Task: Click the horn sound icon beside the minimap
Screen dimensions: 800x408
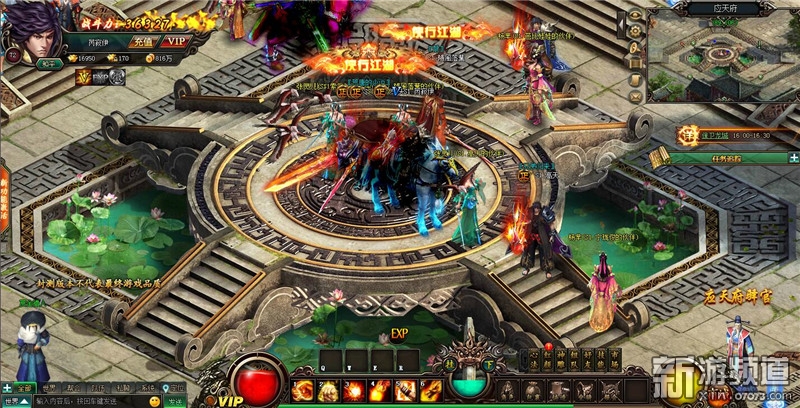Action: [x=635, y=46]
